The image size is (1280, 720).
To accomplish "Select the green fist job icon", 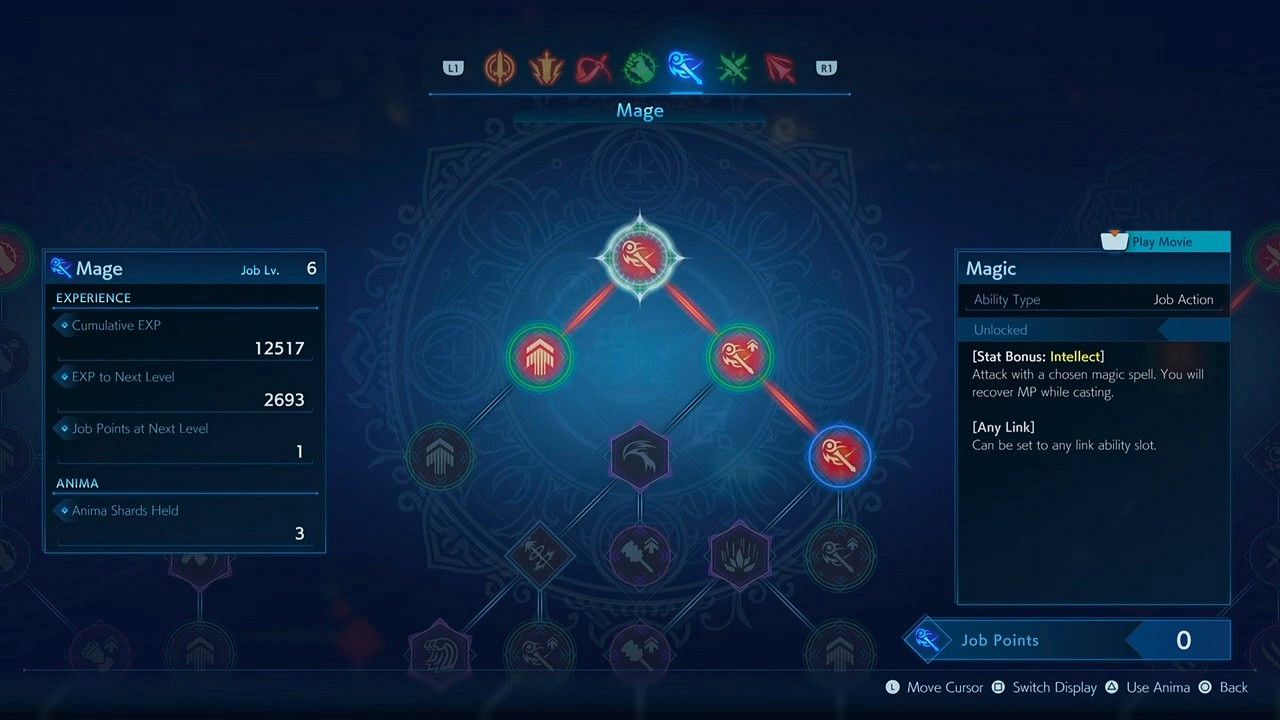I will coord(639,68).
